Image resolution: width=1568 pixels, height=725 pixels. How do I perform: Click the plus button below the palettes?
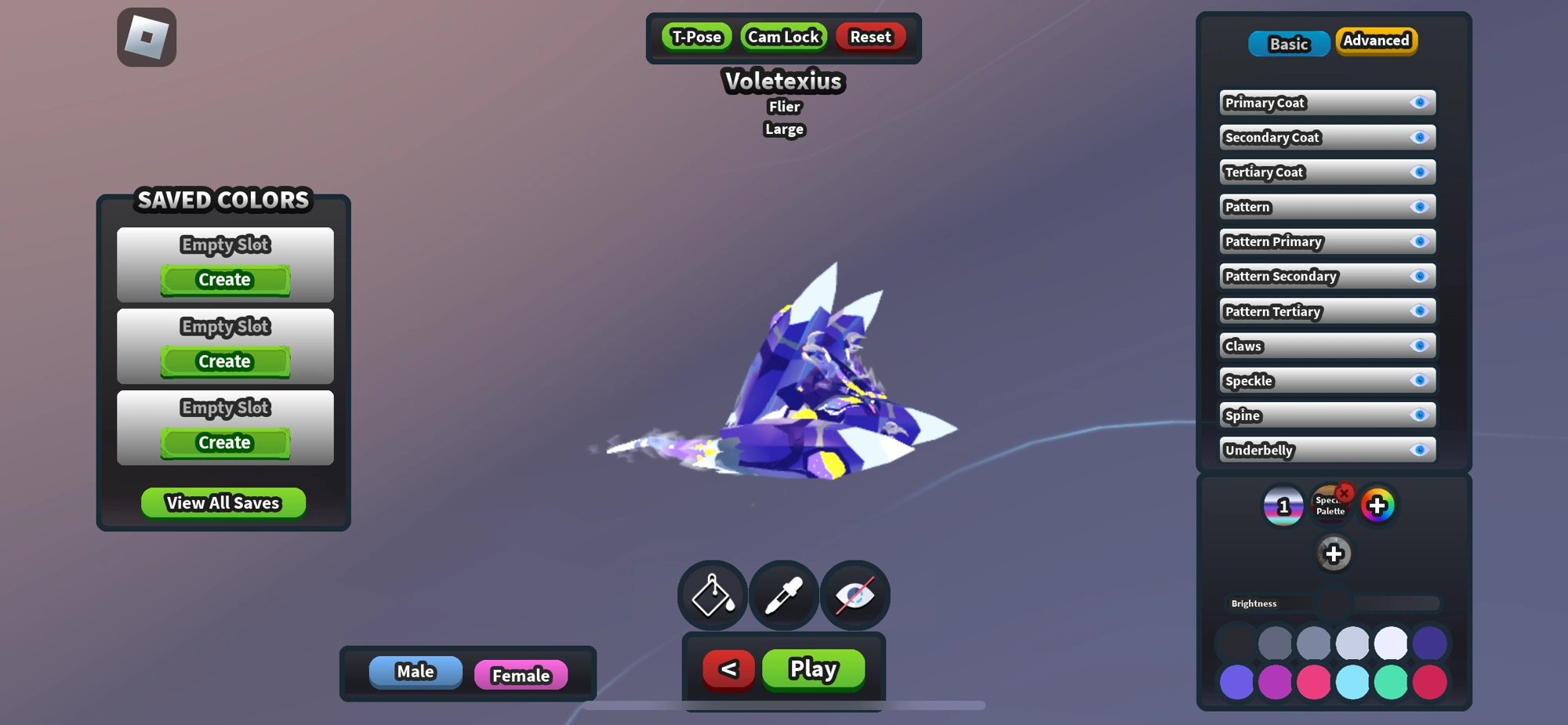tap(1334, 553)
